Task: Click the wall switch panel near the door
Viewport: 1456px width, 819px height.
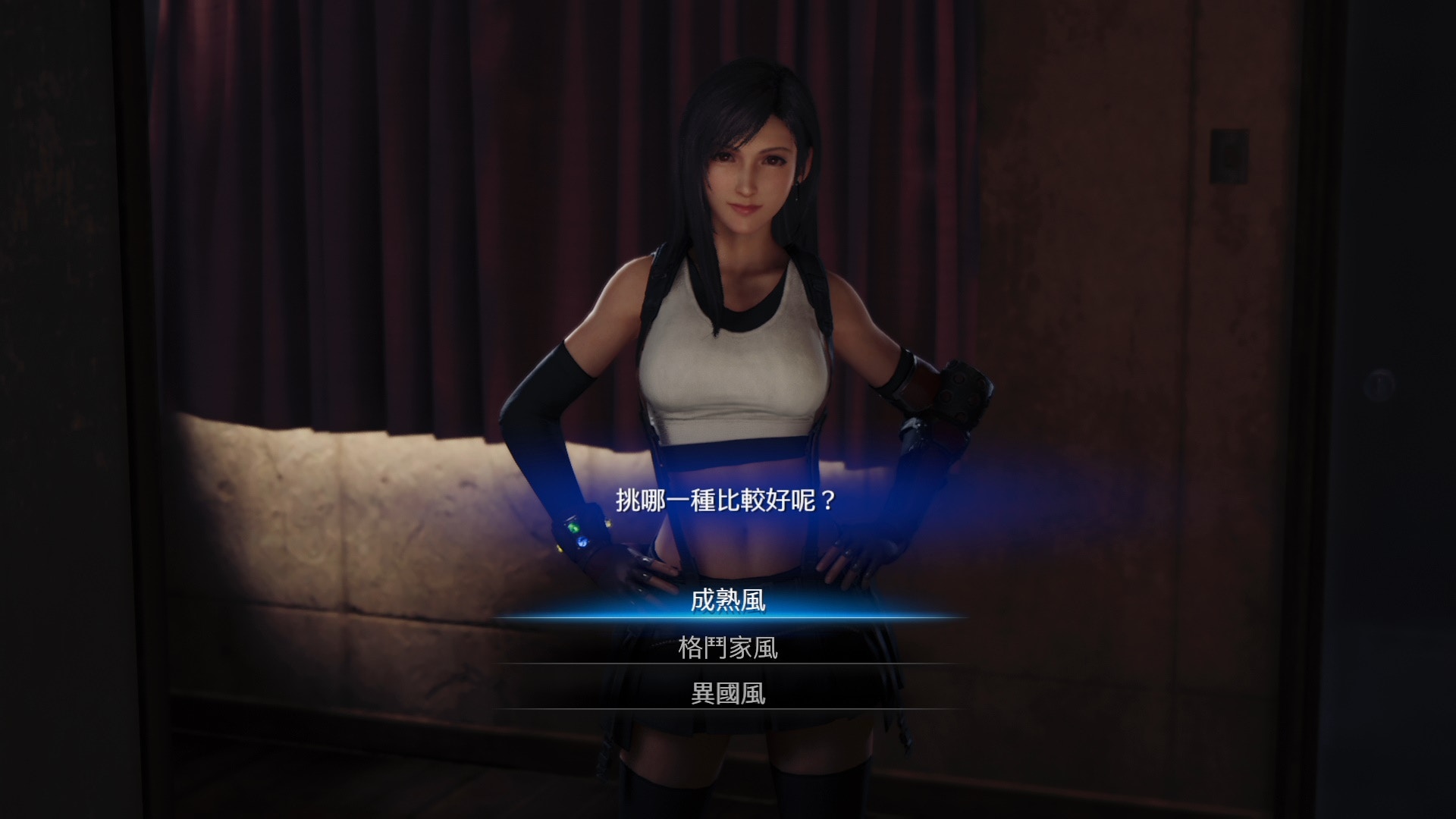Action: [1230, 155]
